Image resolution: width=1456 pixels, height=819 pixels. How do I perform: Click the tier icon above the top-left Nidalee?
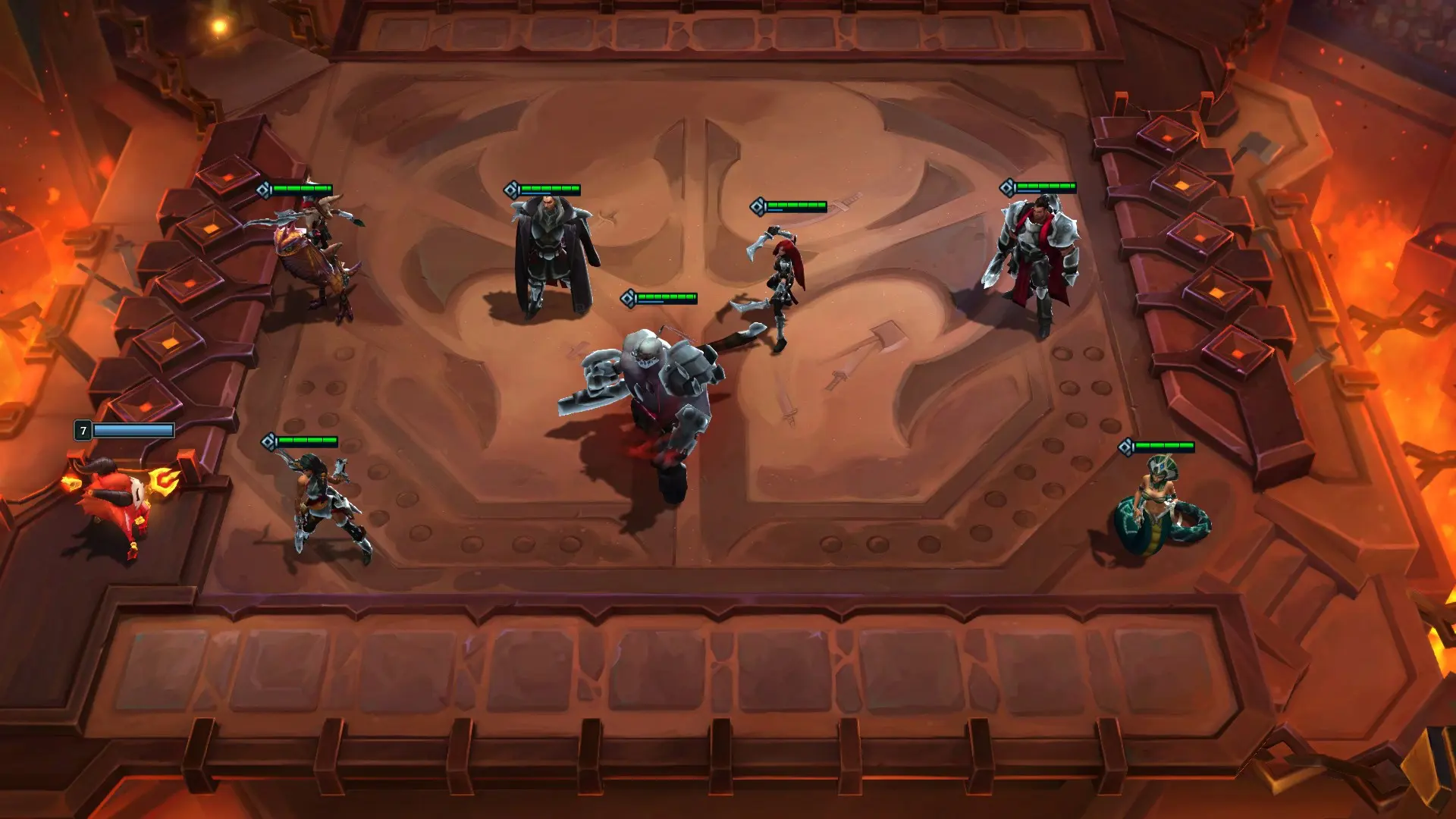tap(263, 188)
